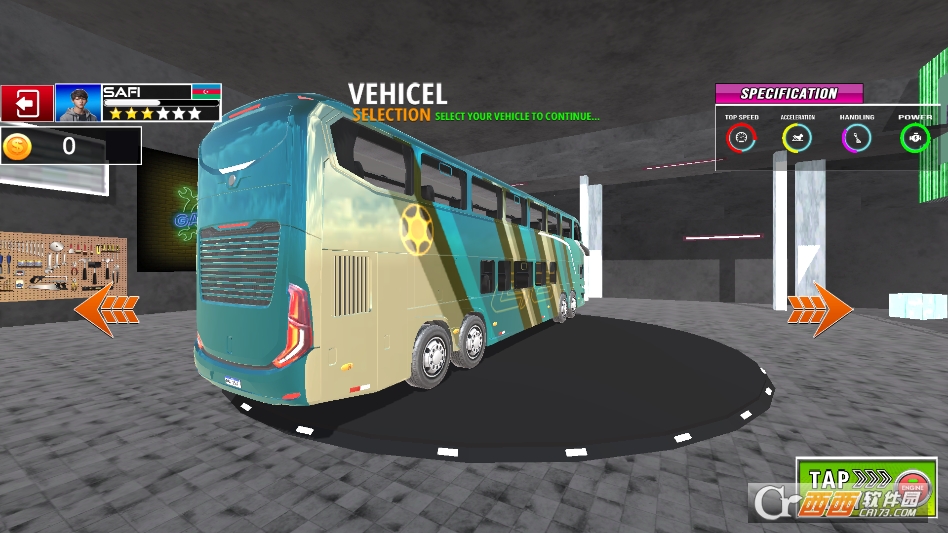The height and width of the screenshot is (533, 948).
Task: Click the red exit back button
Action: click(27, 103)
